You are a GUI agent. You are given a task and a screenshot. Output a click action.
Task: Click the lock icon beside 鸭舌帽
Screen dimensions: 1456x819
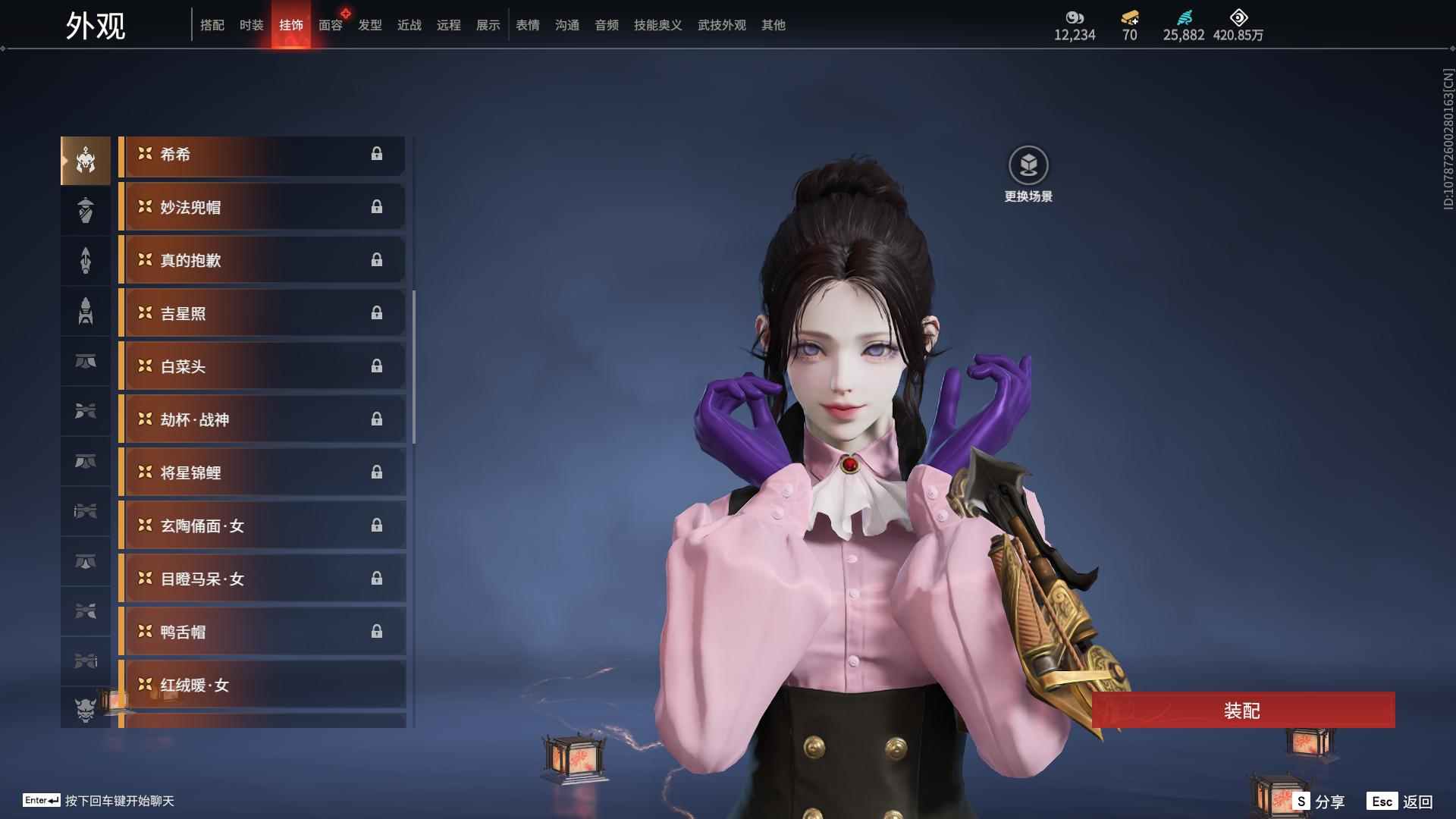coord(378,632)
